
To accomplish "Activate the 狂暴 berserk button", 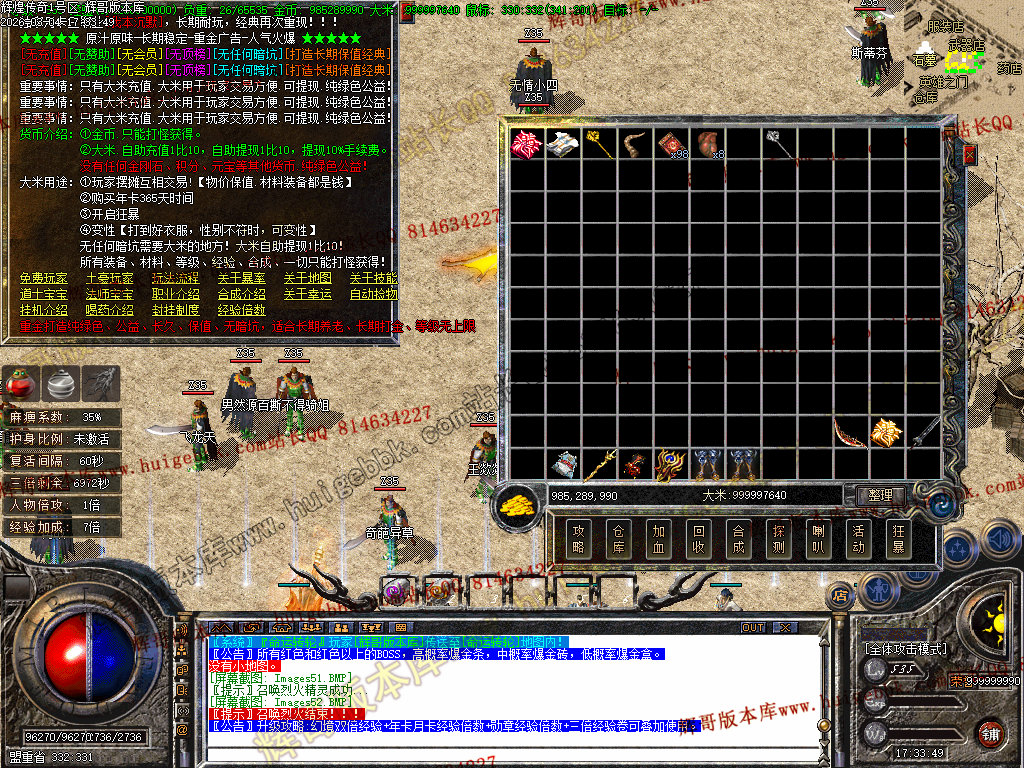I will coord(897,539).
